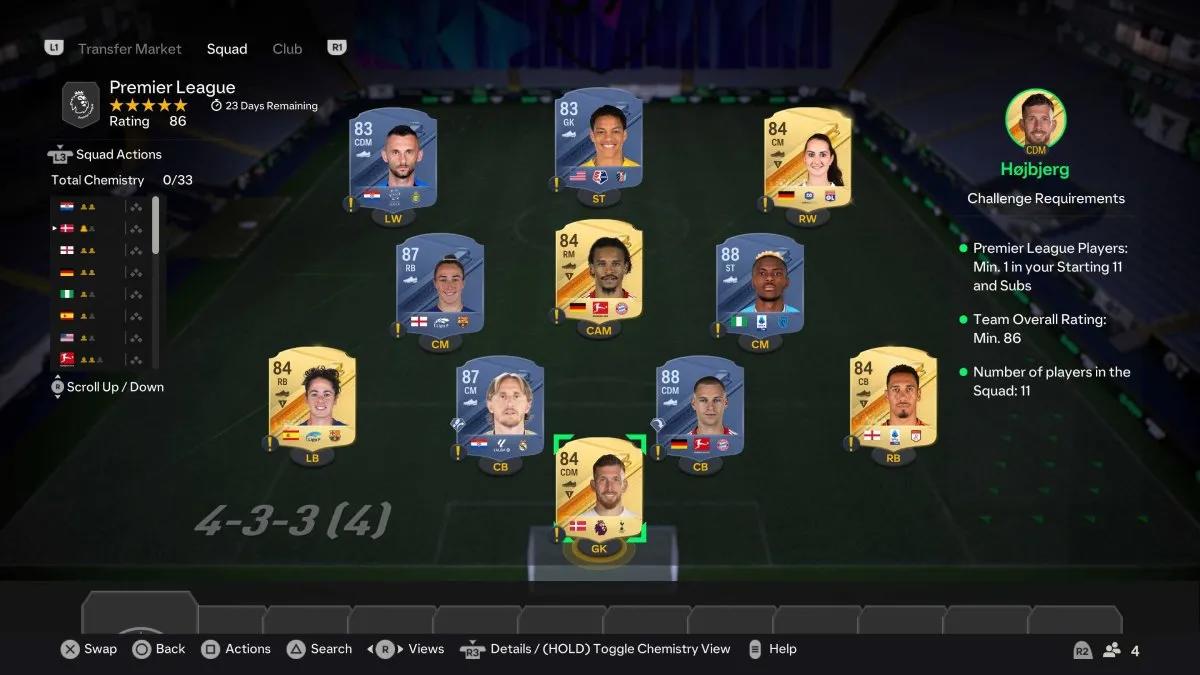
Task: Select the 84 CB card at RB
Action: coord(893,400)
